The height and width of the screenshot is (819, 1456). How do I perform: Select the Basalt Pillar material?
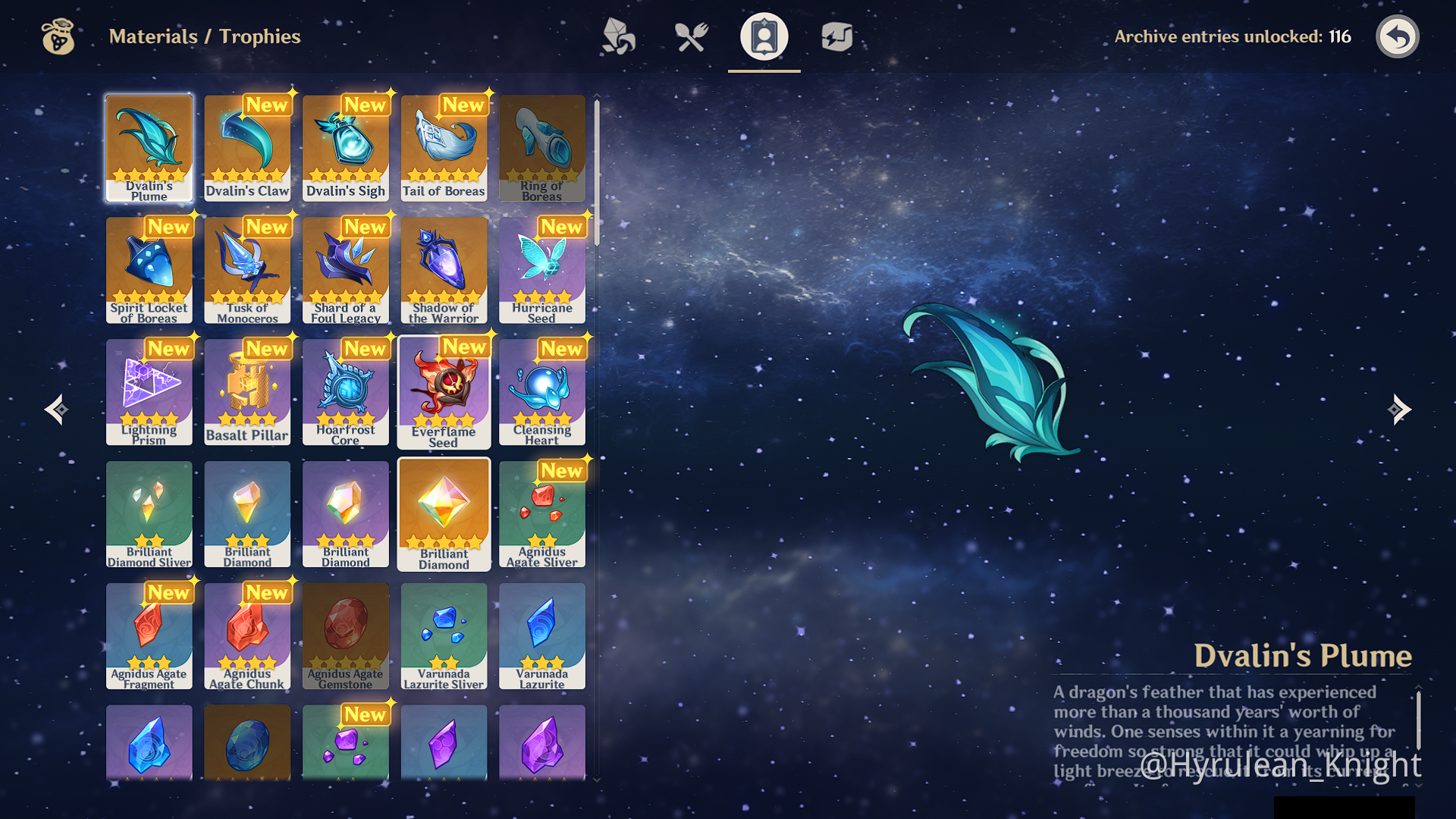247,392
